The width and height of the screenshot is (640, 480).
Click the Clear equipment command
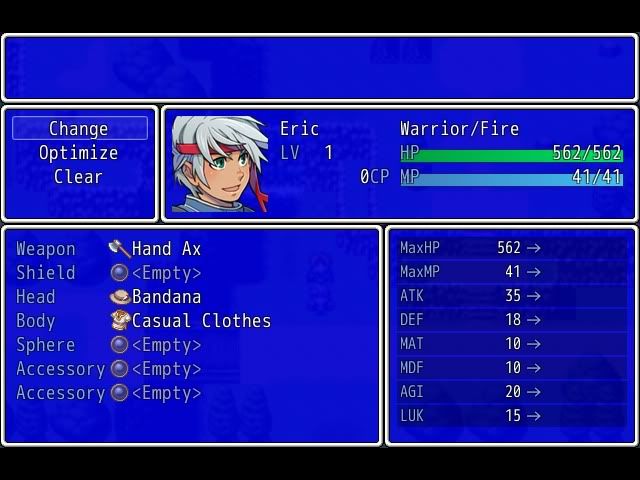click(79, 177)
